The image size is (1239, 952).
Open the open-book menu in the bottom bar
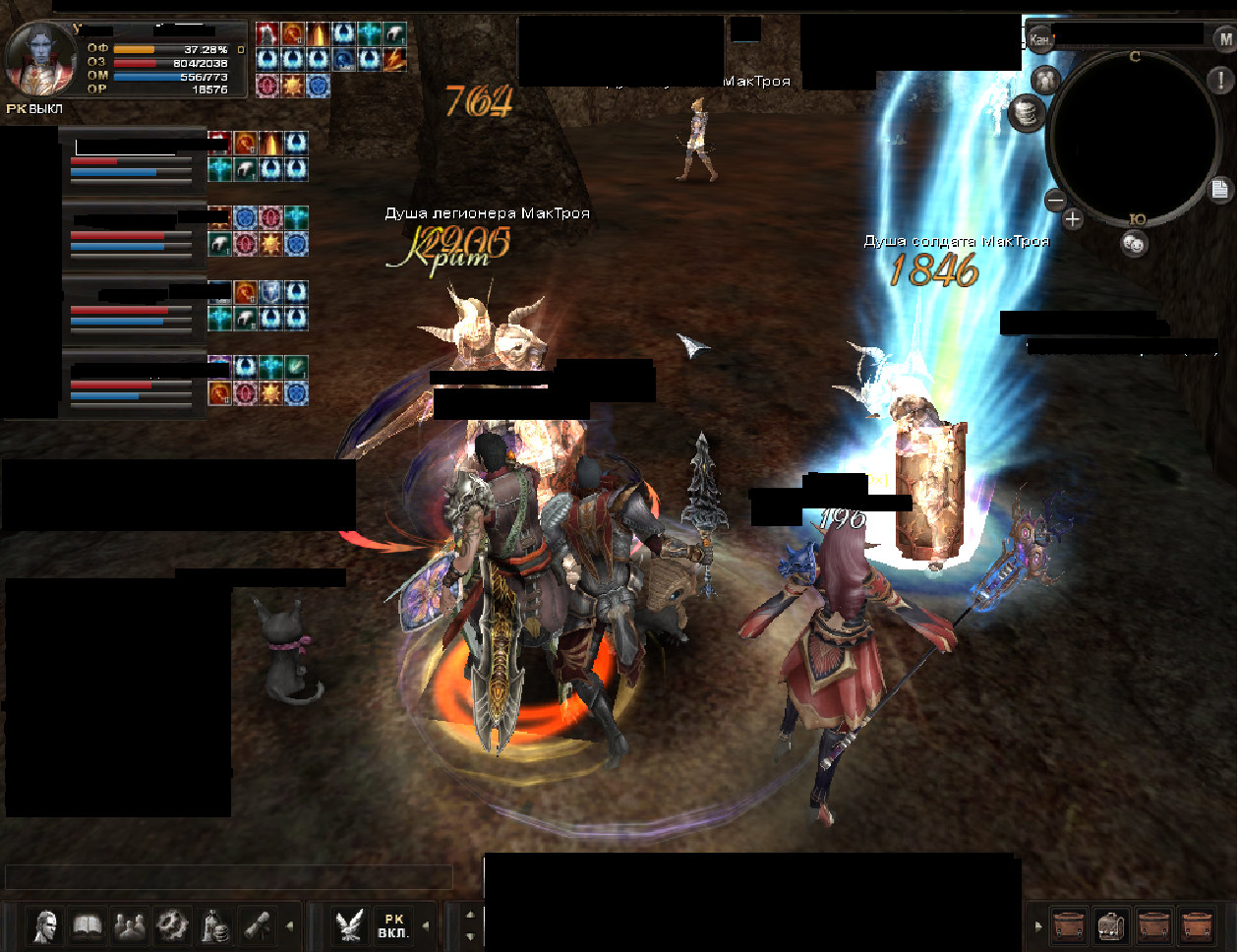click(x=88, y=925)
